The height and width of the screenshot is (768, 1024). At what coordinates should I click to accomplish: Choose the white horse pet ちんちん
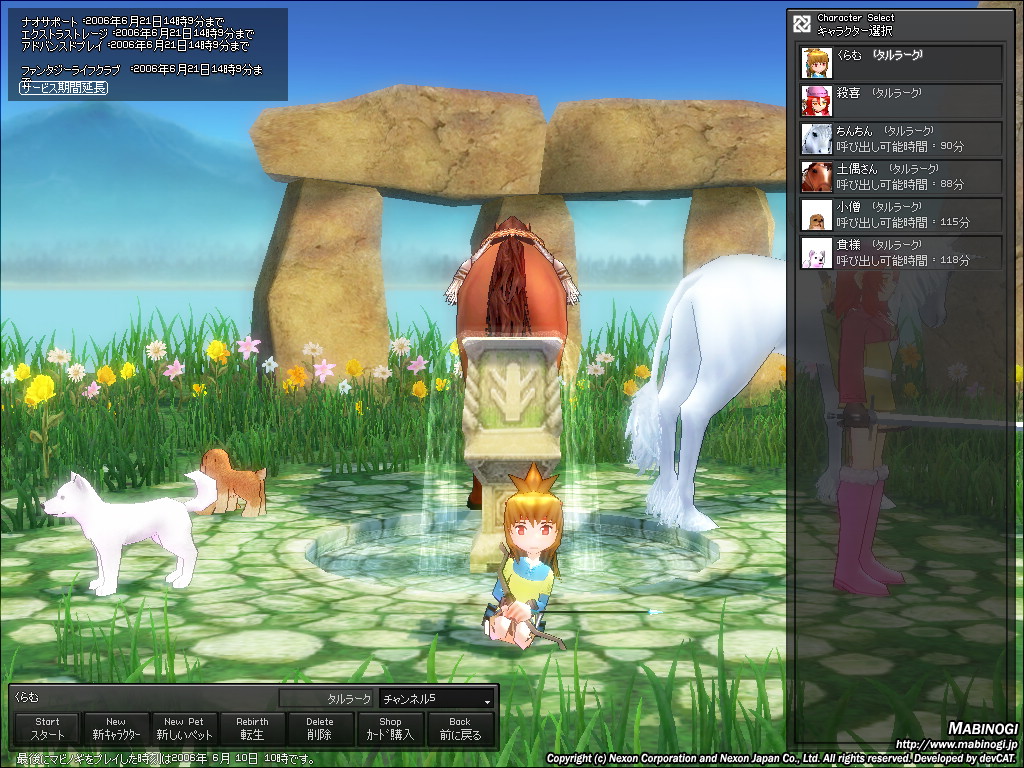coord(901,138)
